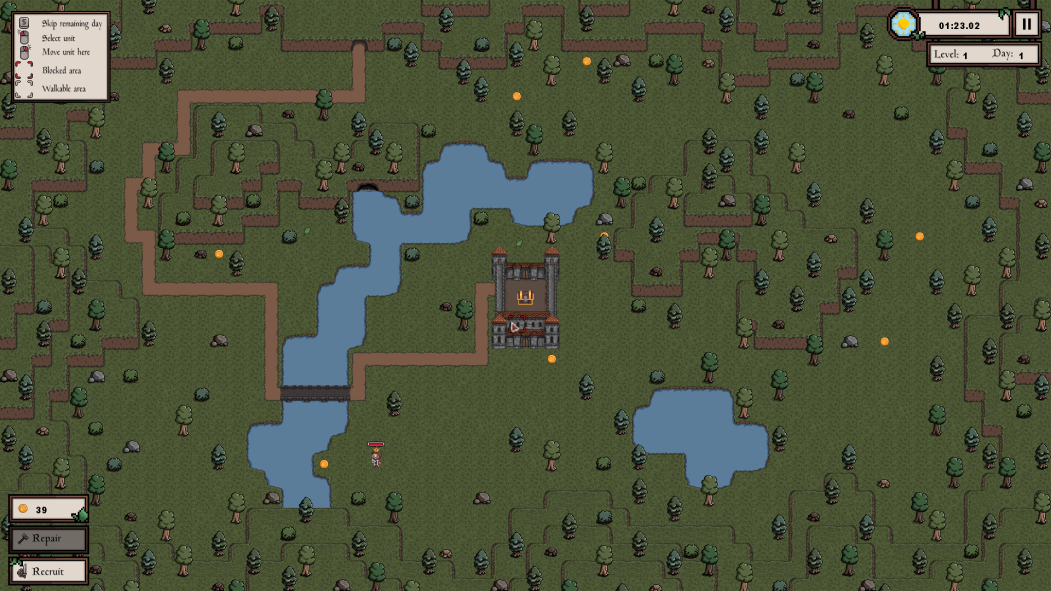Select the Repair button
Image resolution: width=1051 pixels, height=591 pixels.
point(48,539)
